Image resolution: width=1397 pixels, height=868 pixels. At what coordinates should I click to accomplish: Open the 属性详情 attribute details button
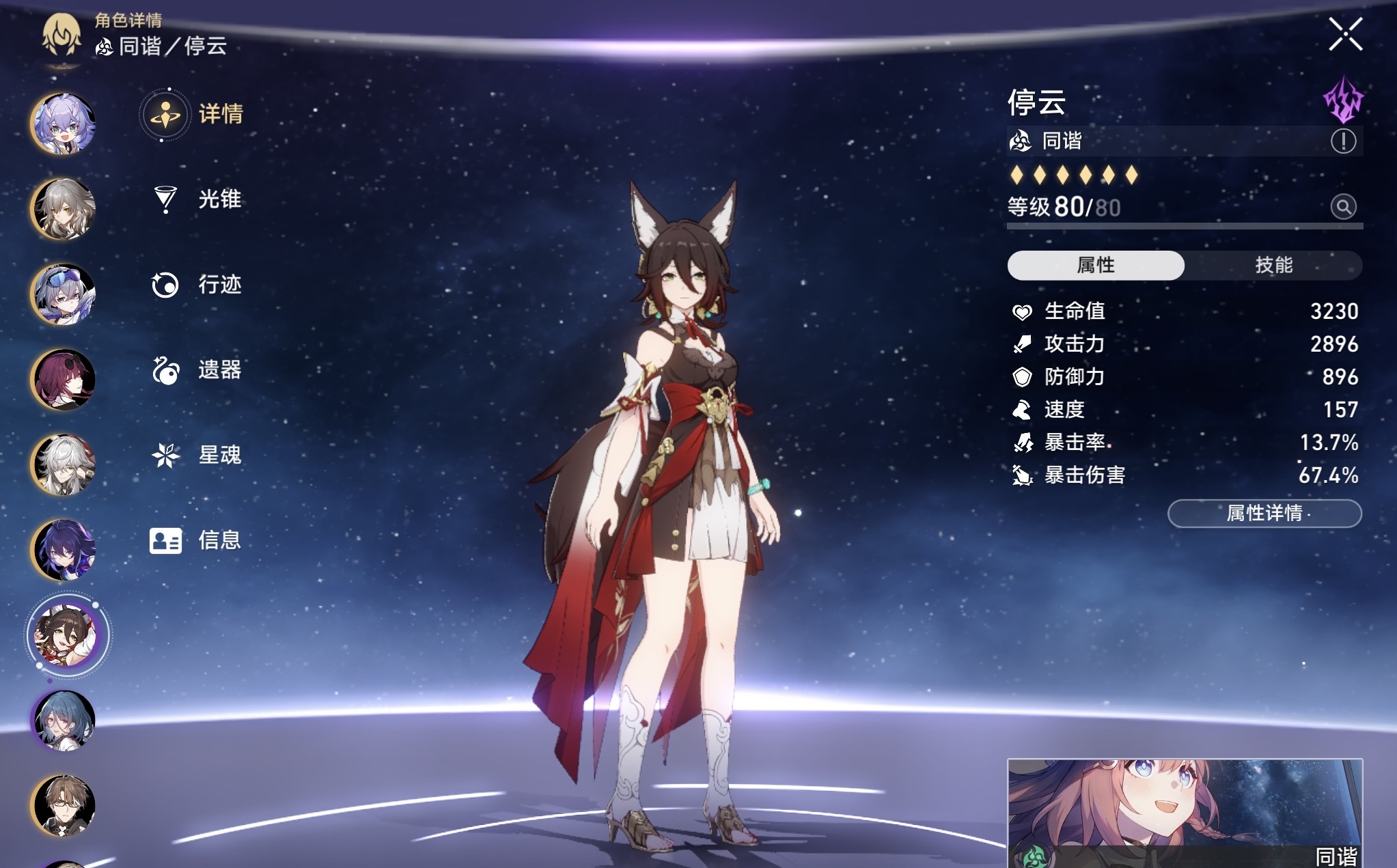pos(1264,514)
